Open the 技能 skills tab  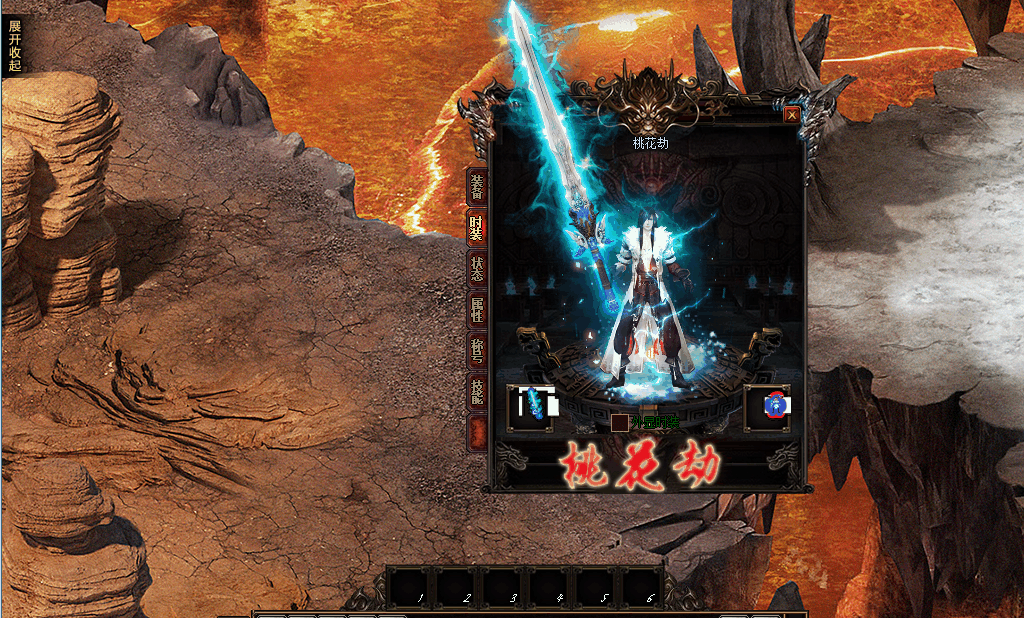point(478,392)
